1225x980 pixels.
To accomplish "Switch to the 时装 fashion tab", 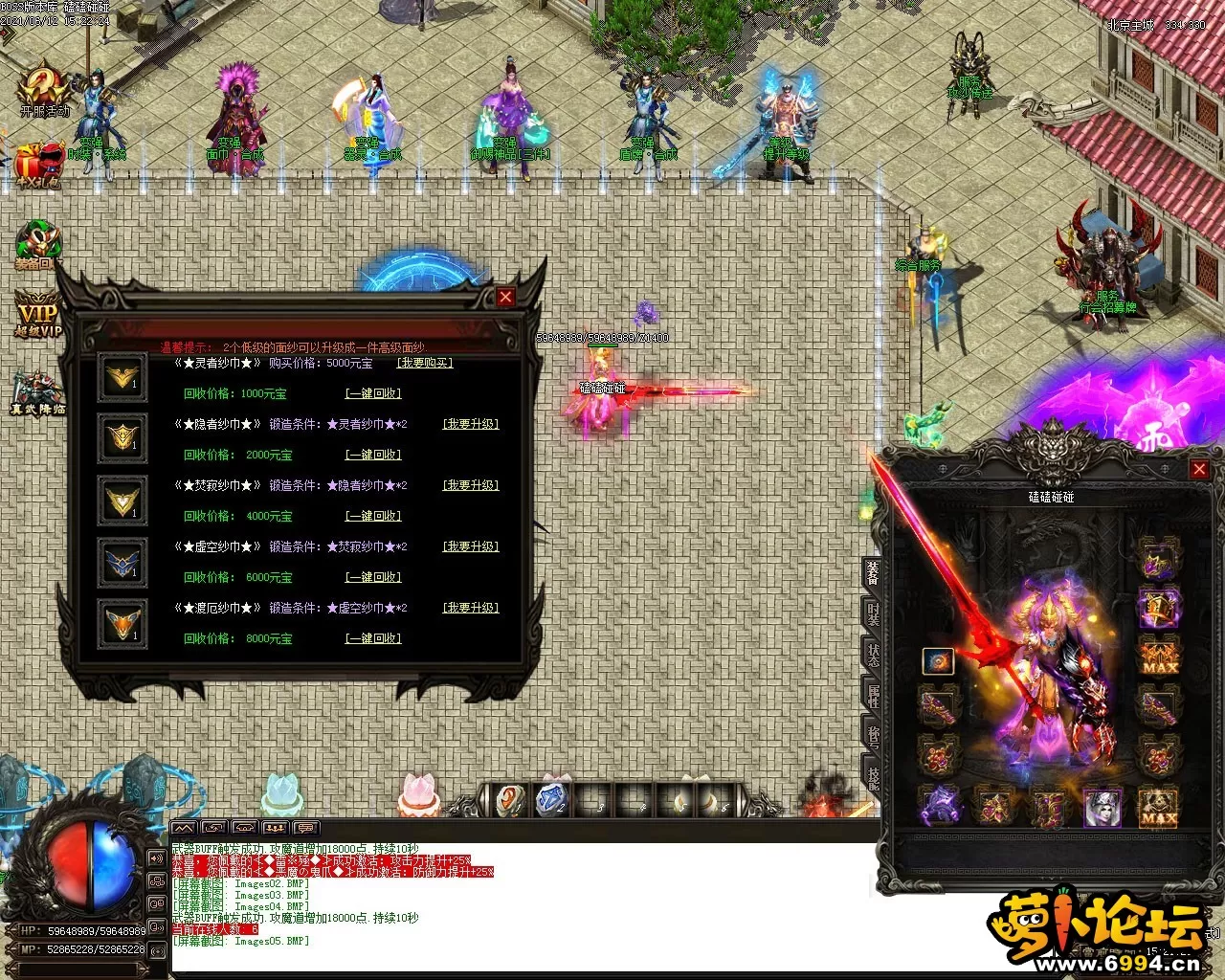I will click(873, 614).
